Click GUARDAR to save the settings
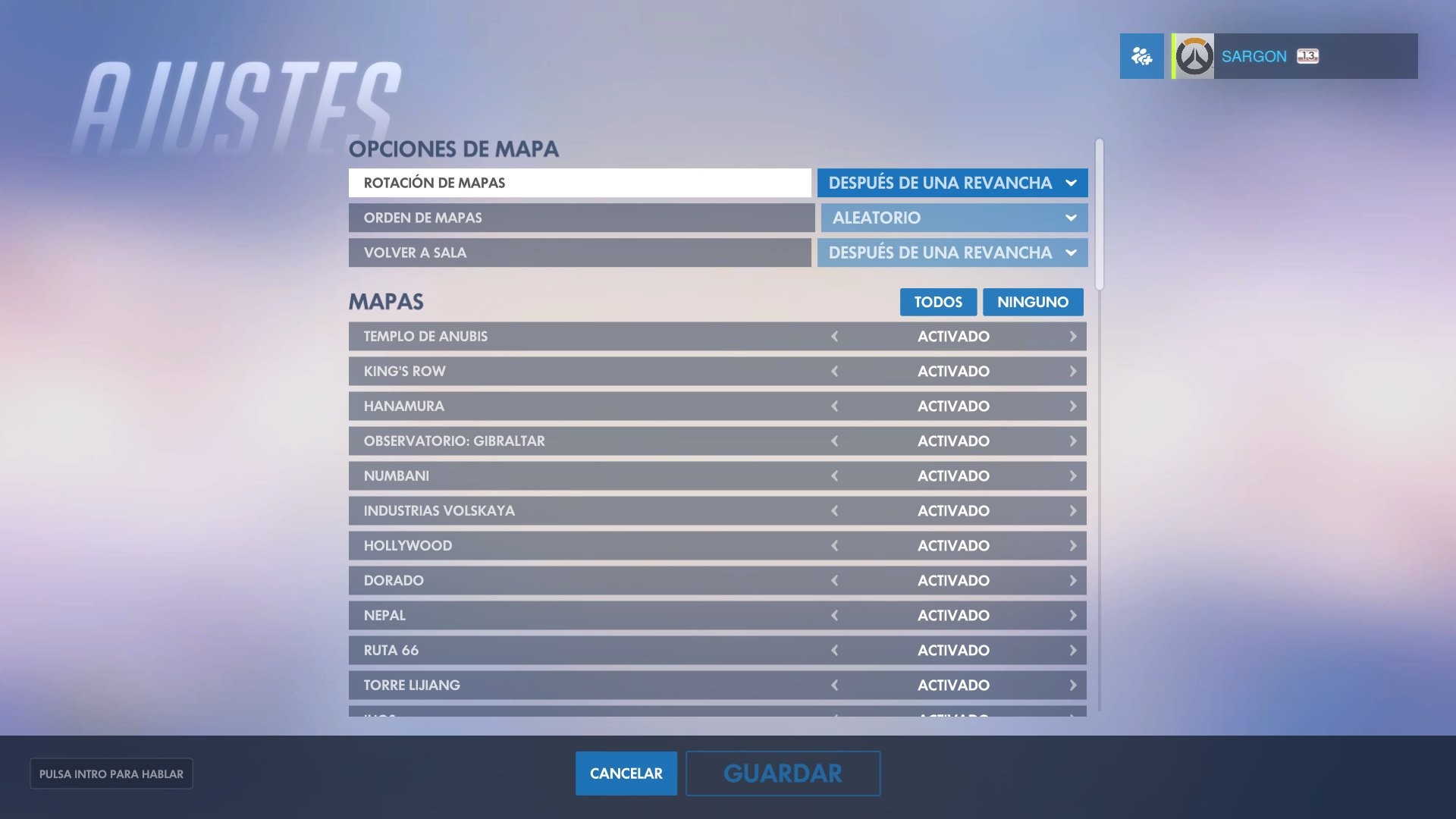1456x819 pixels. [x=783, y=773]
